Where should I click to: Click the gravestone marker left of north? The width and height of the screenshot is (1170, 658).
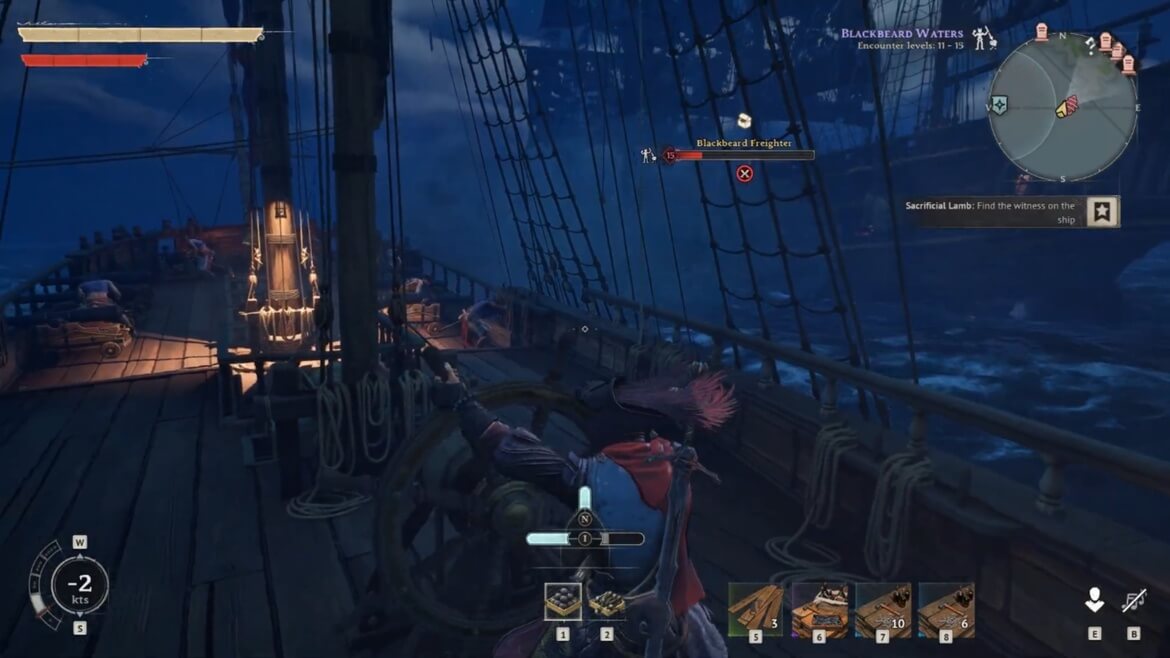point(1041,32)
